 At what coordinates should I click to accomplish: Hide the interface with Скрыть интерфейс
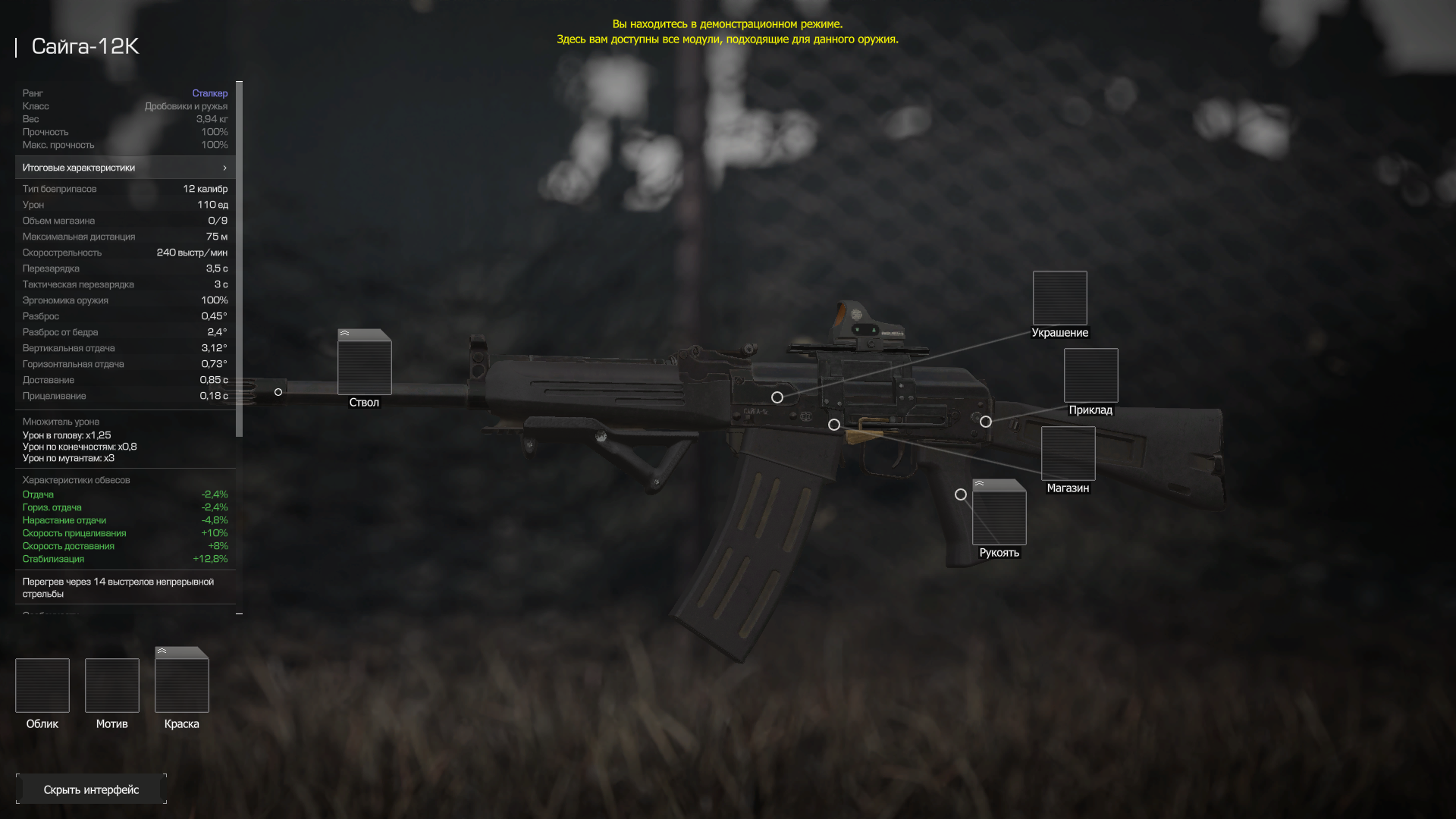coord(91,789)
